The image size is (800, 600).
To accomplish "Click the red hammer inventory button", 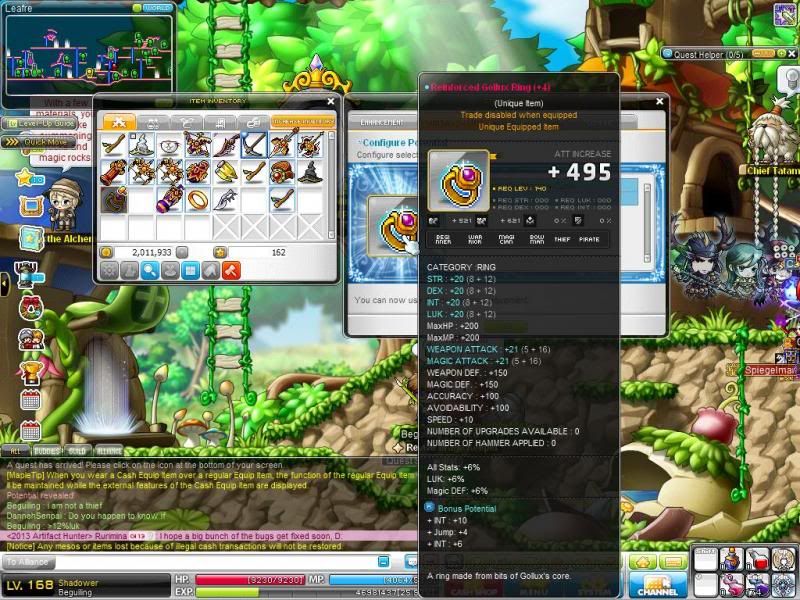I will [231, 269].
